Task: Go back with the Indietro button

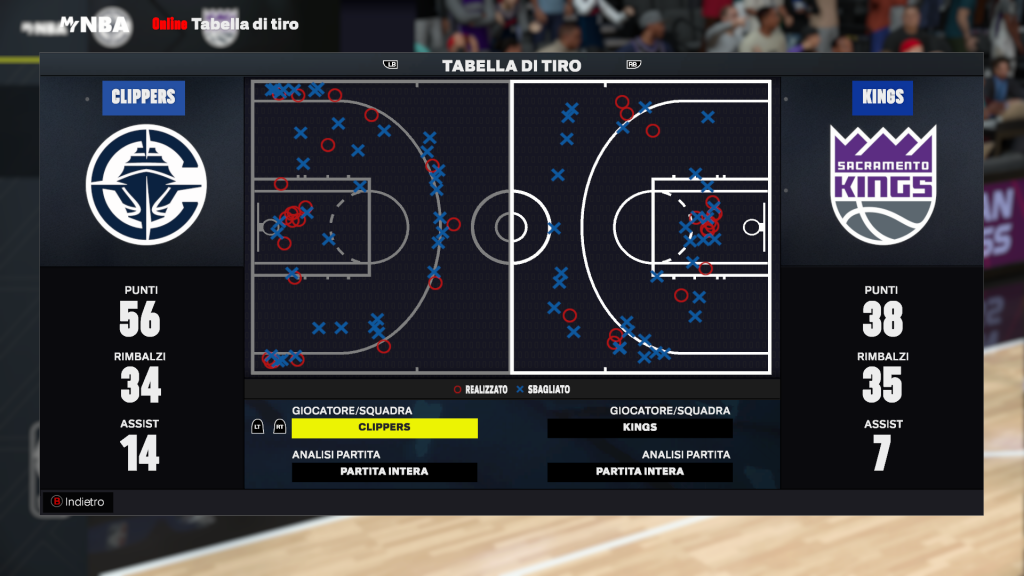Action: [79, 502]
